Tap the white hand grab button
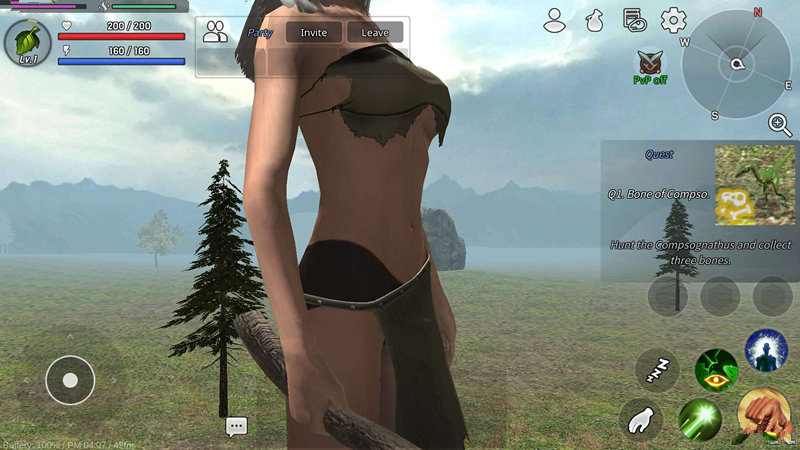Image resolution: width=800 pixels, height=450 pixels. [641, 420]
